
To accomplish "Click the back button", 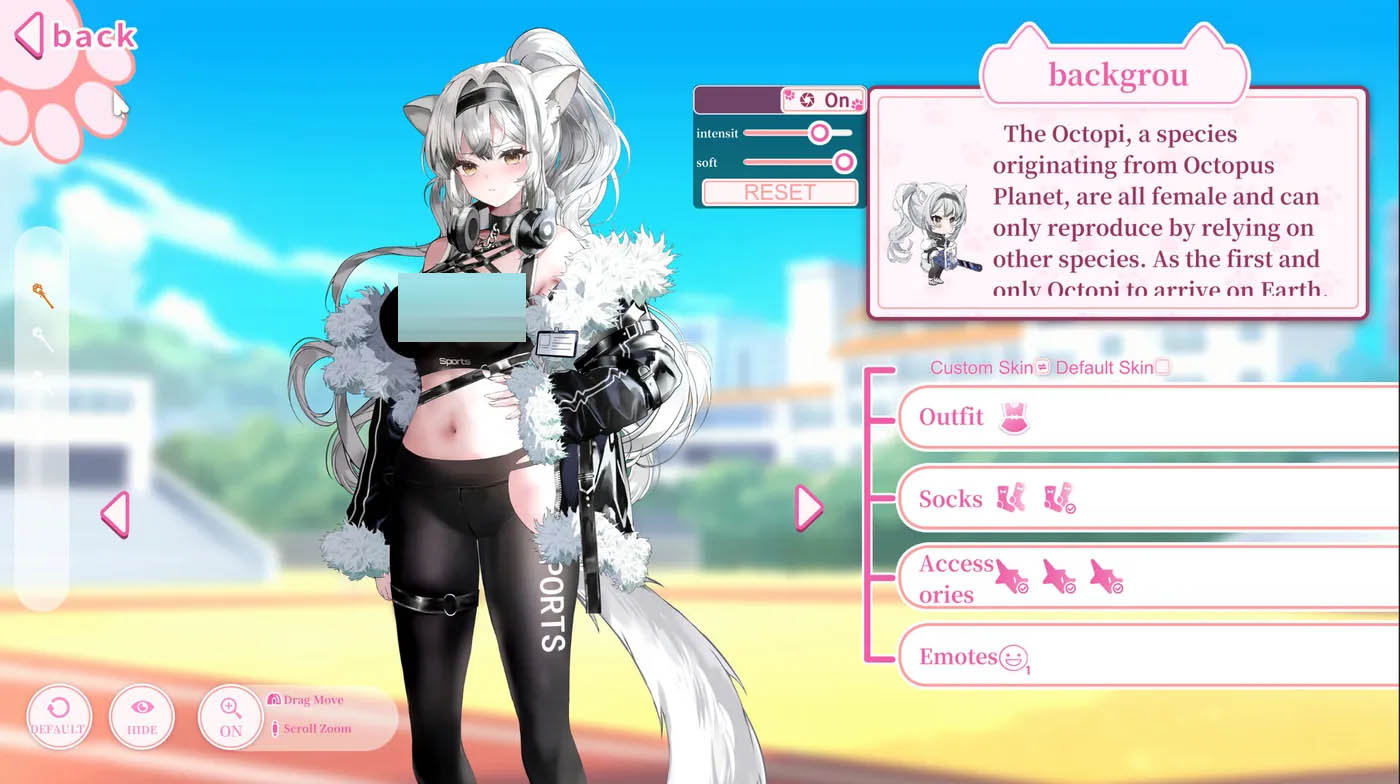I will pyautogui.click(x=75, y=37).
